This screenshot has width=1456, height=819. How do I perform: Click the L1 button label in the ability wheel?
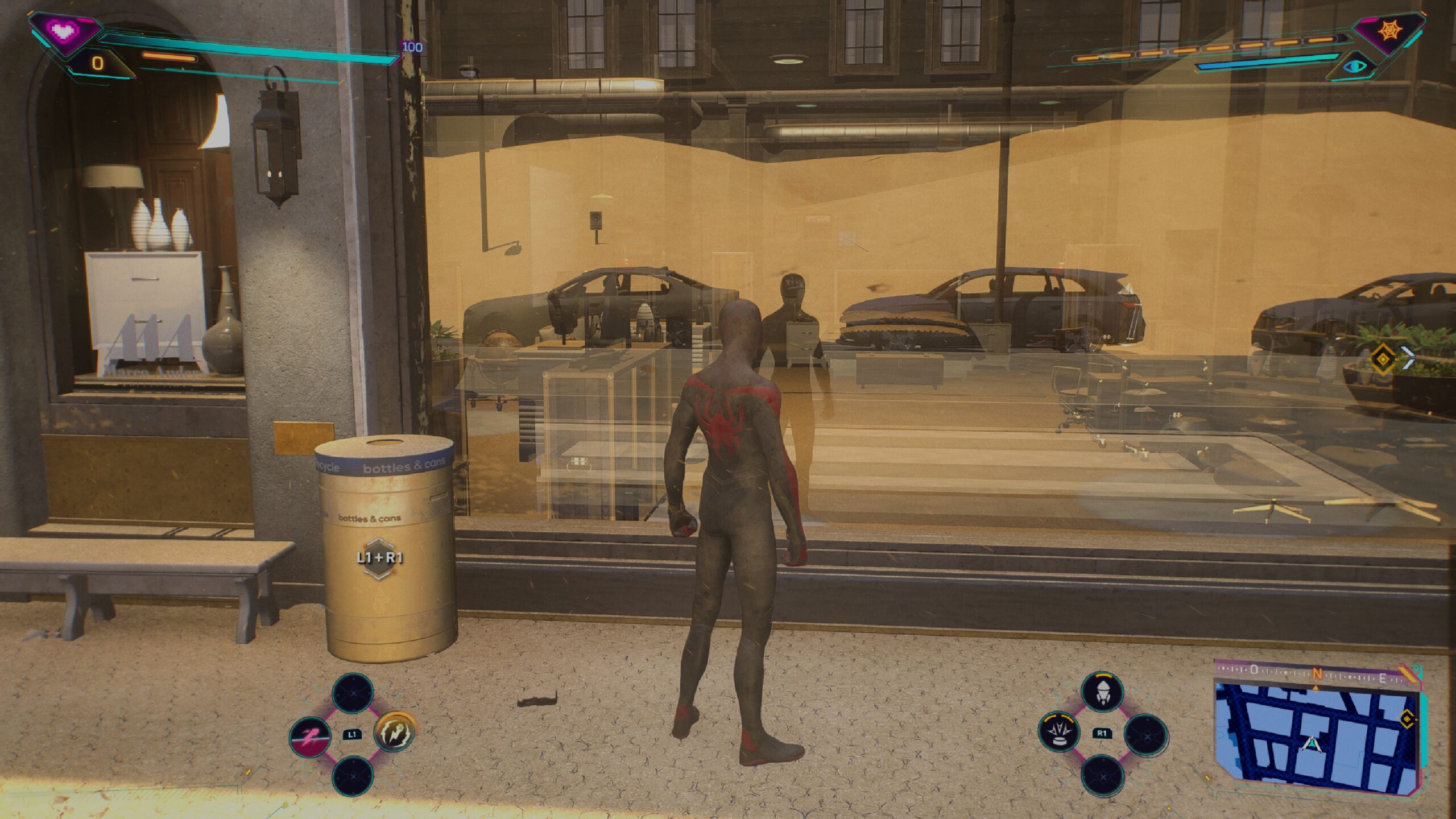[353, 735]
